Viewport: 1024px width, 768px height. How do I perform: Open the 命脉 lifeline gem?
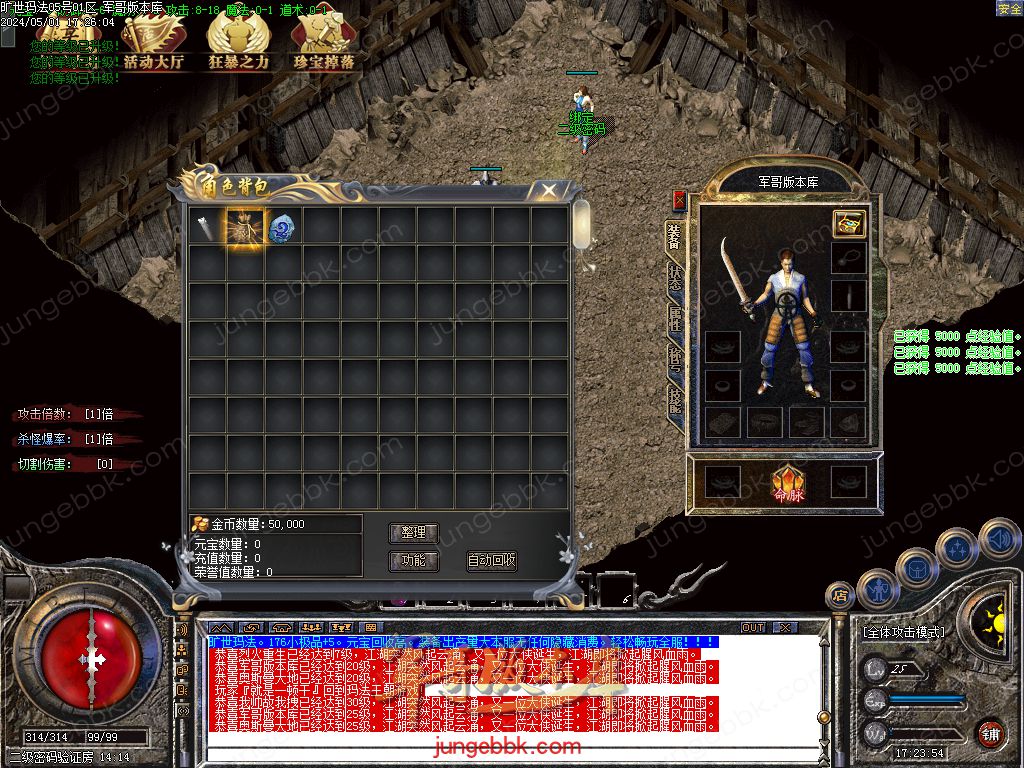(786, 483)
